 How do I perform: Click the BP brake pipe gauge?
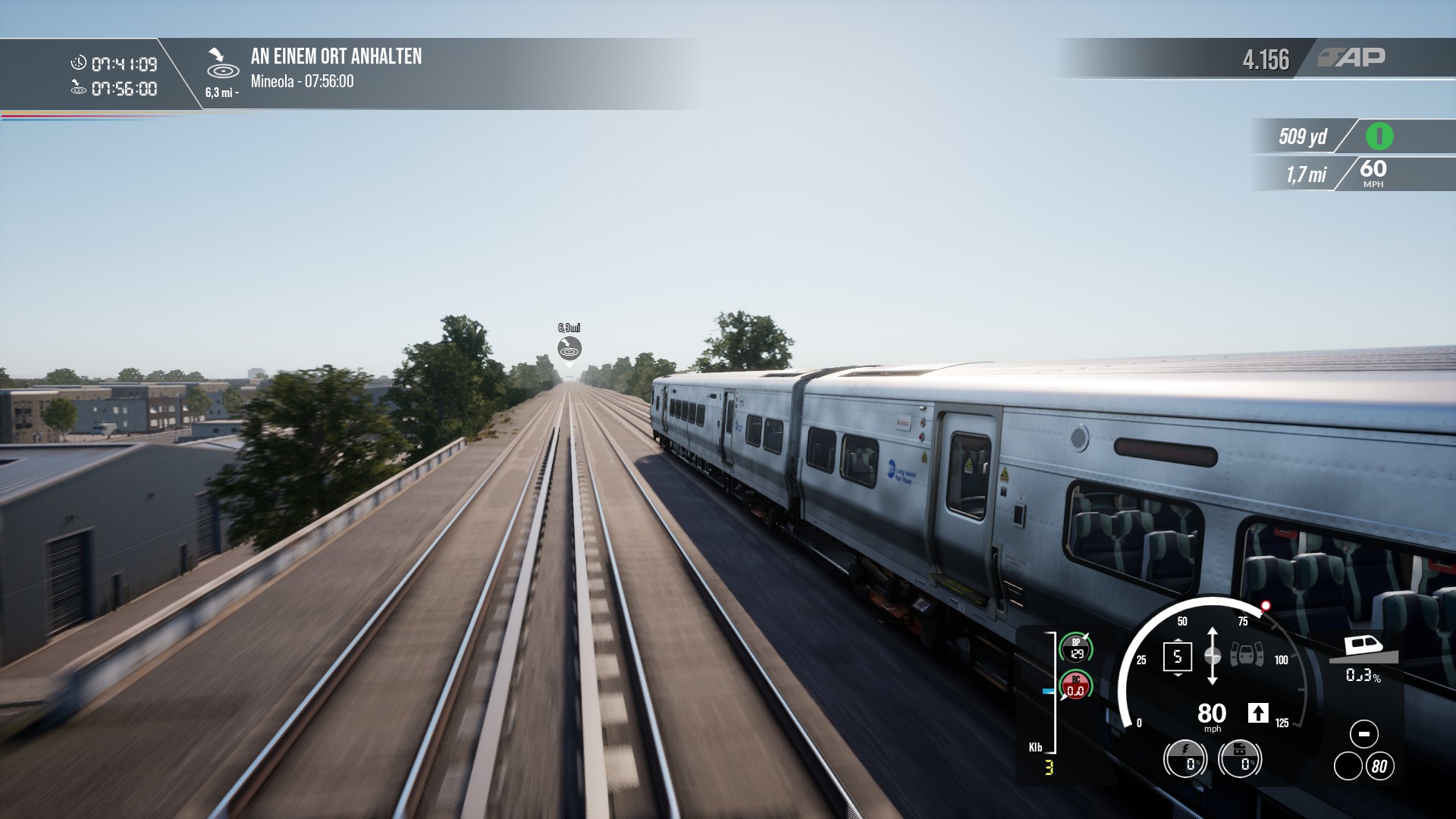point(1075,648)
